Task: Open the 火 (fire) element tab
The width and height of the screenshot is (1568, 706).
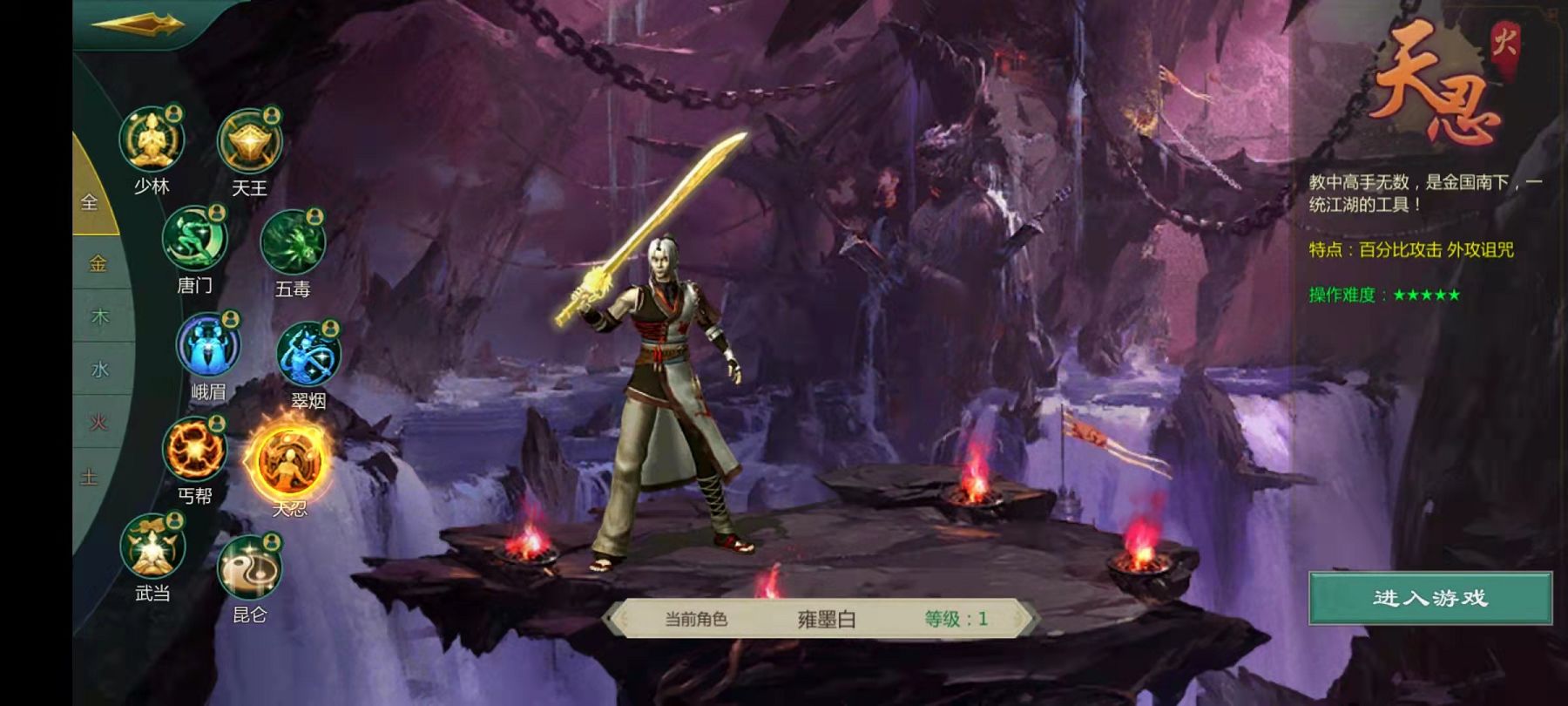Action: pyautogui.click(x=98, y=423)
